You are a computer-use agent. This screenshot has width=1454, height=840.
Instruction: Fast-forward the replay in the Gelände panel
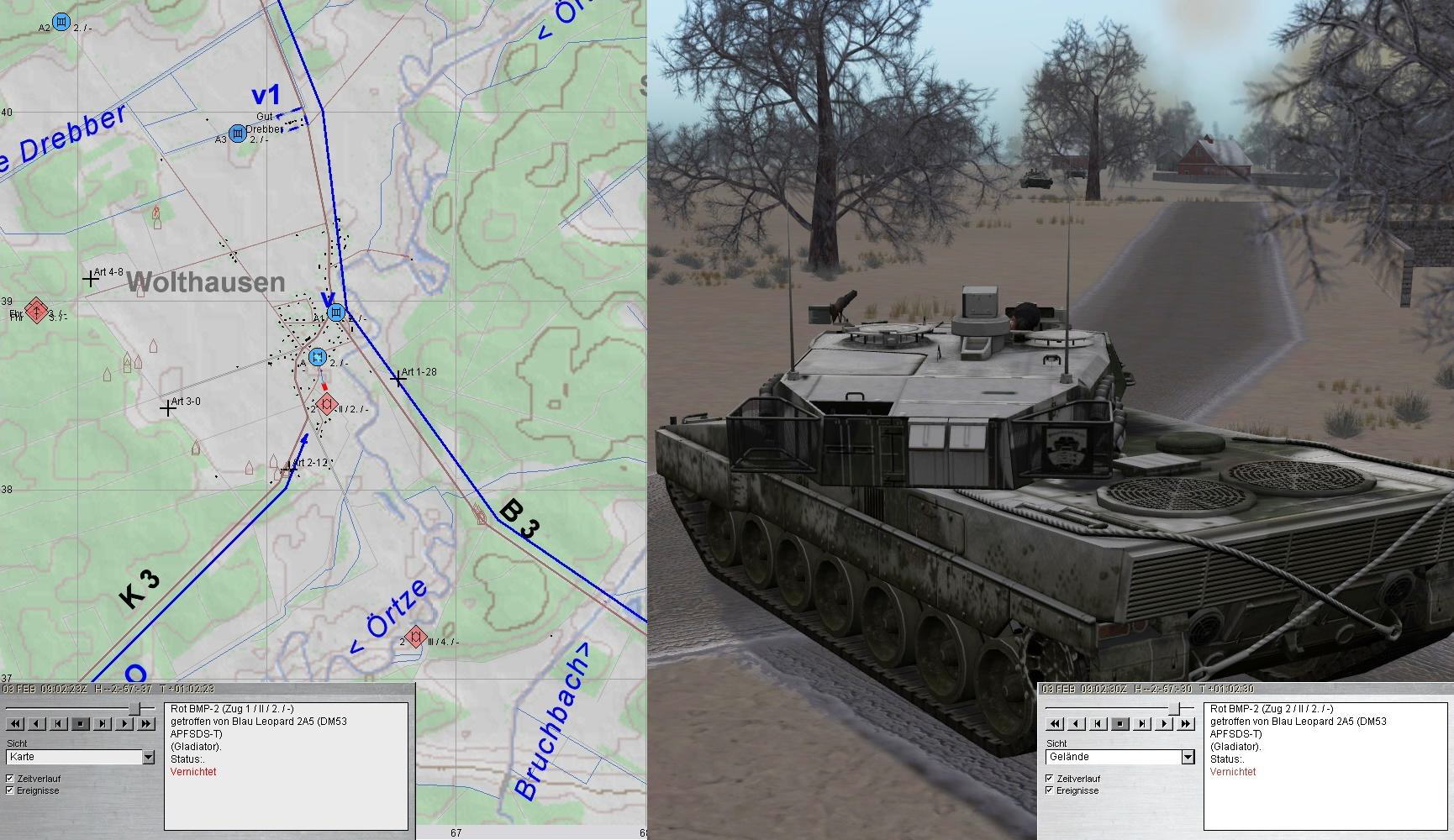1186,723
